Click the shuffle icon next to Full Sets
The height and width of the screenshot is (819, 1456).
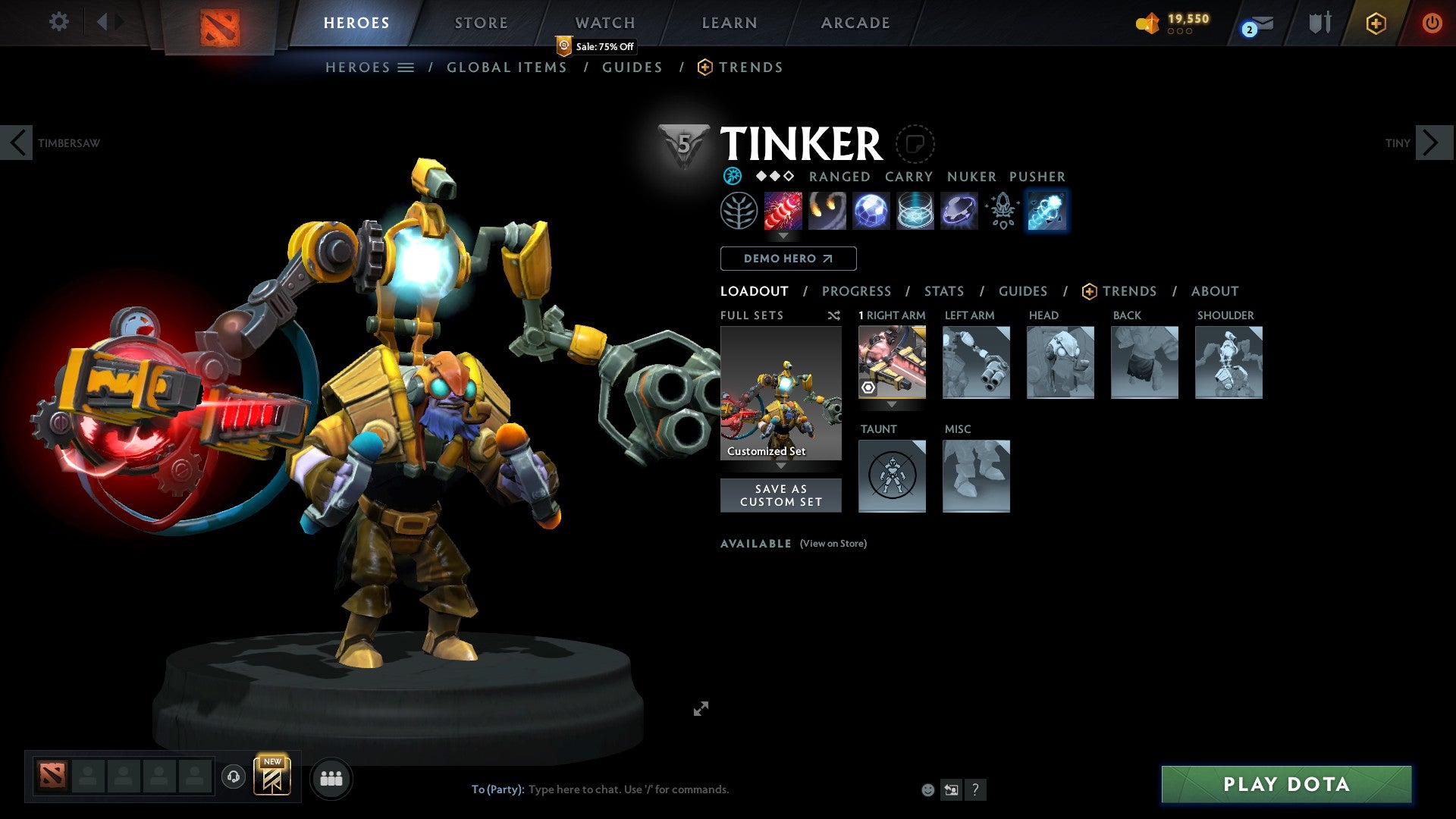click(833, 315)
